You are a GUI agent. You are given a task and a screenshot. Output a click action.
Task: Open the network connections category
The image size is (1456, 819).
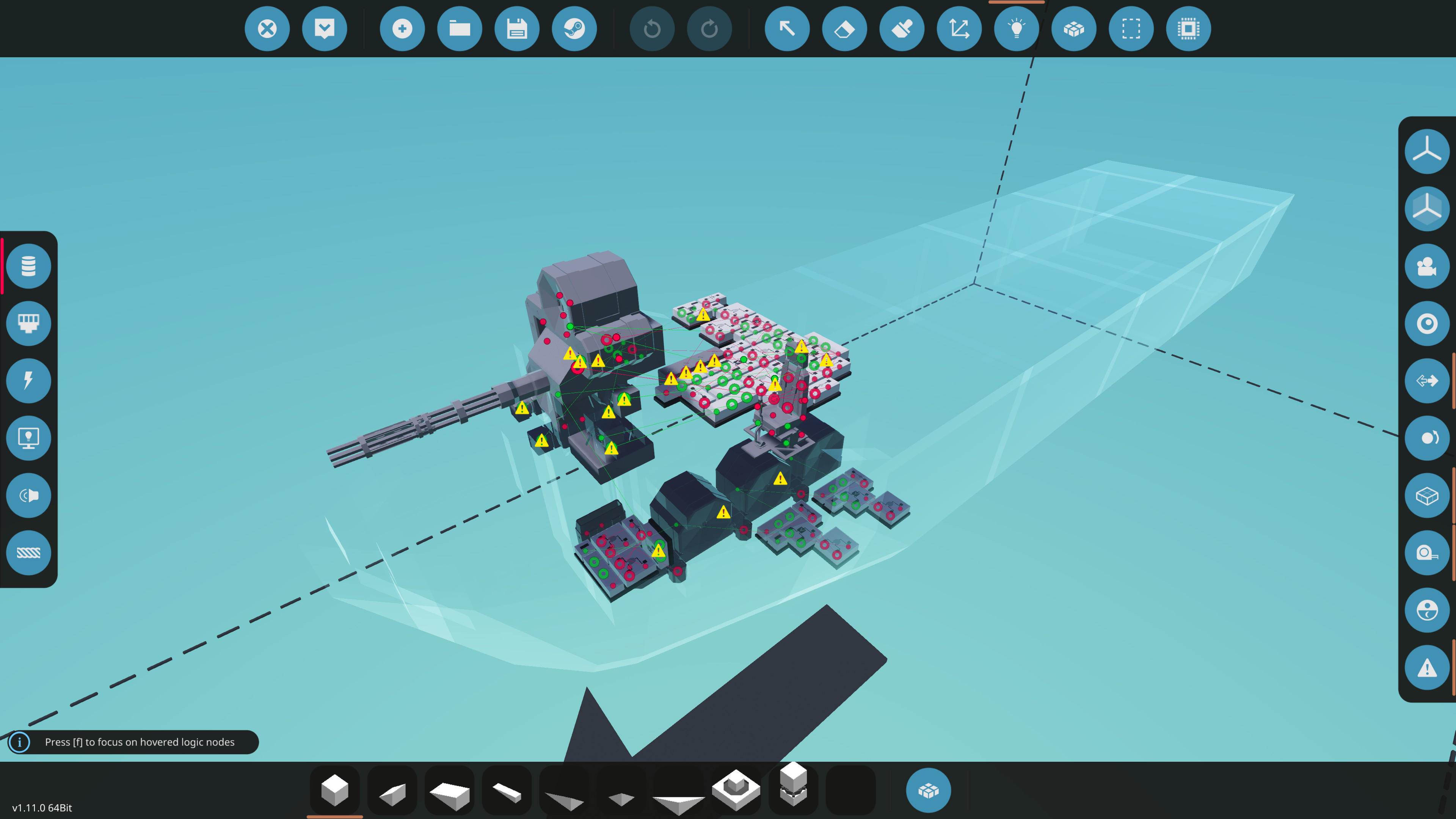tap(29, 323)
